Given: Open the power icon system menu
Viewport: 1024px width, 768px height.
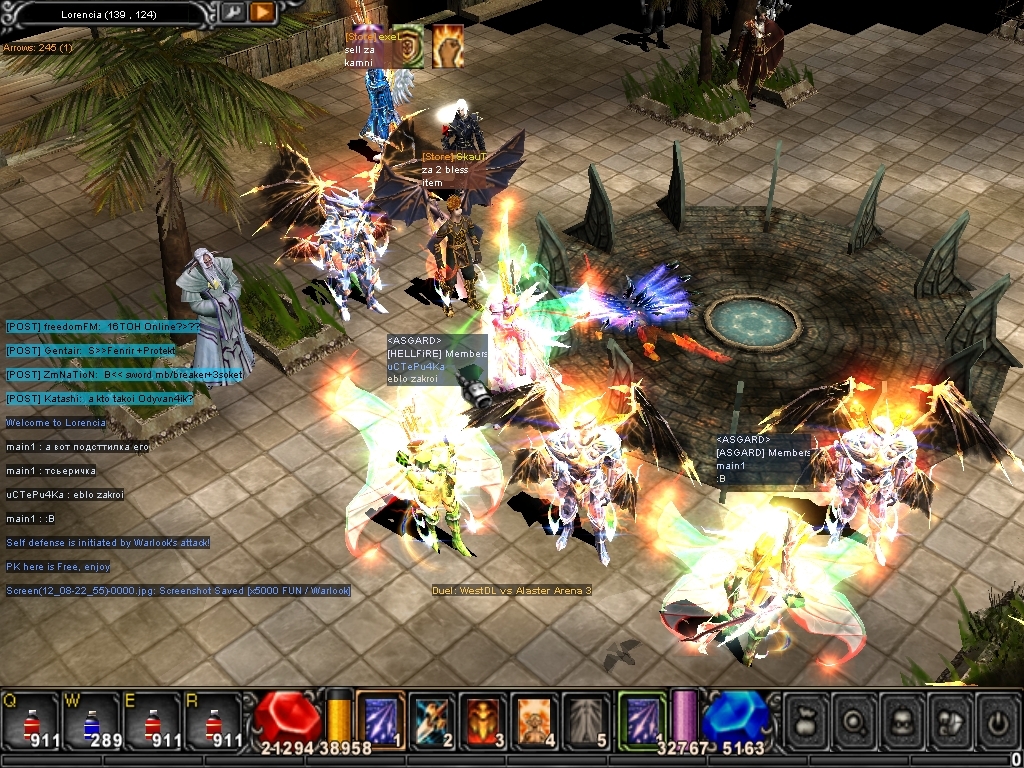Looking at the screenshot, I should coord(998,719).
